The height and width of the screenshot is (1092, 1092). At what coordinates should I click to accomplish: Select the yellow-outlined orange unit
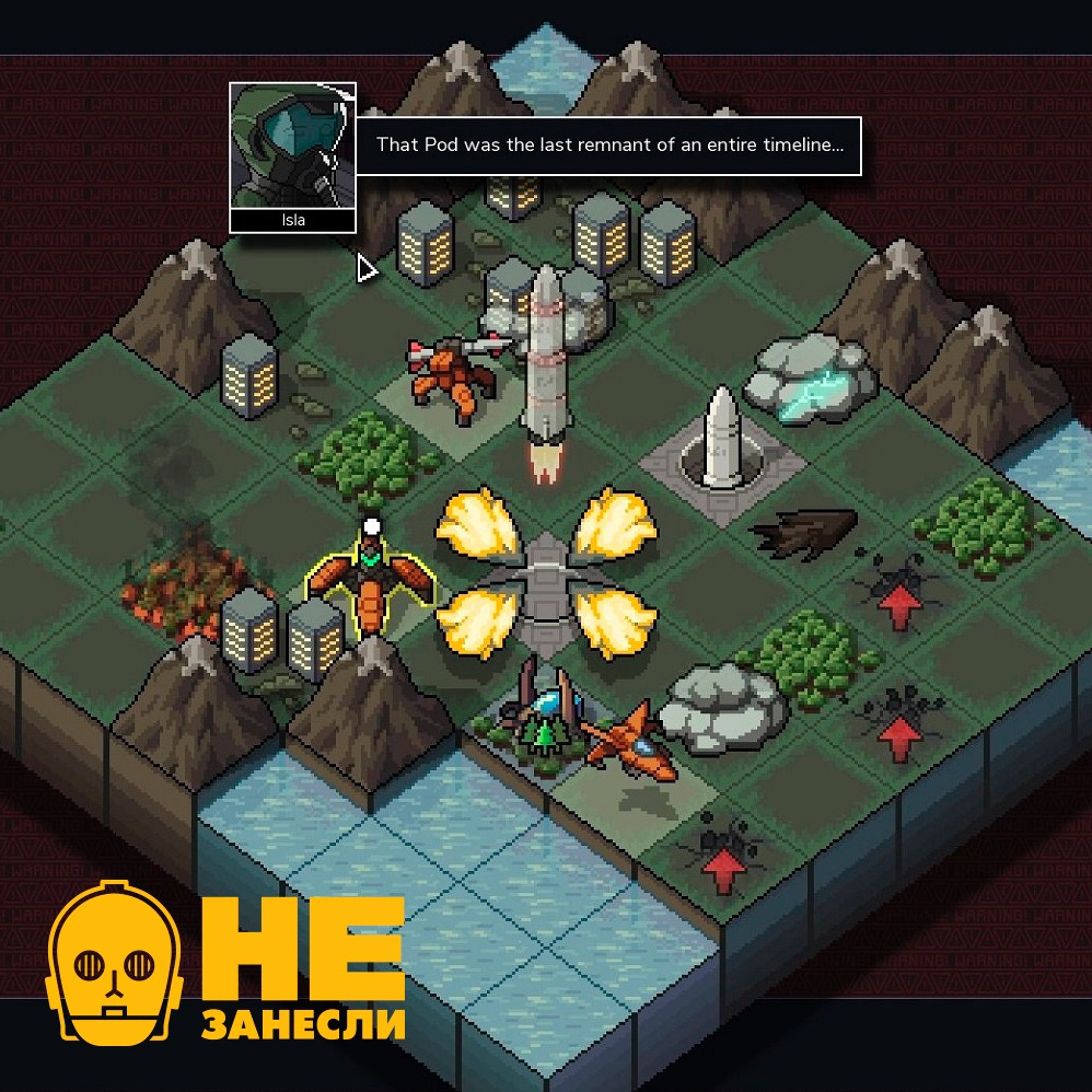point(370,582)
